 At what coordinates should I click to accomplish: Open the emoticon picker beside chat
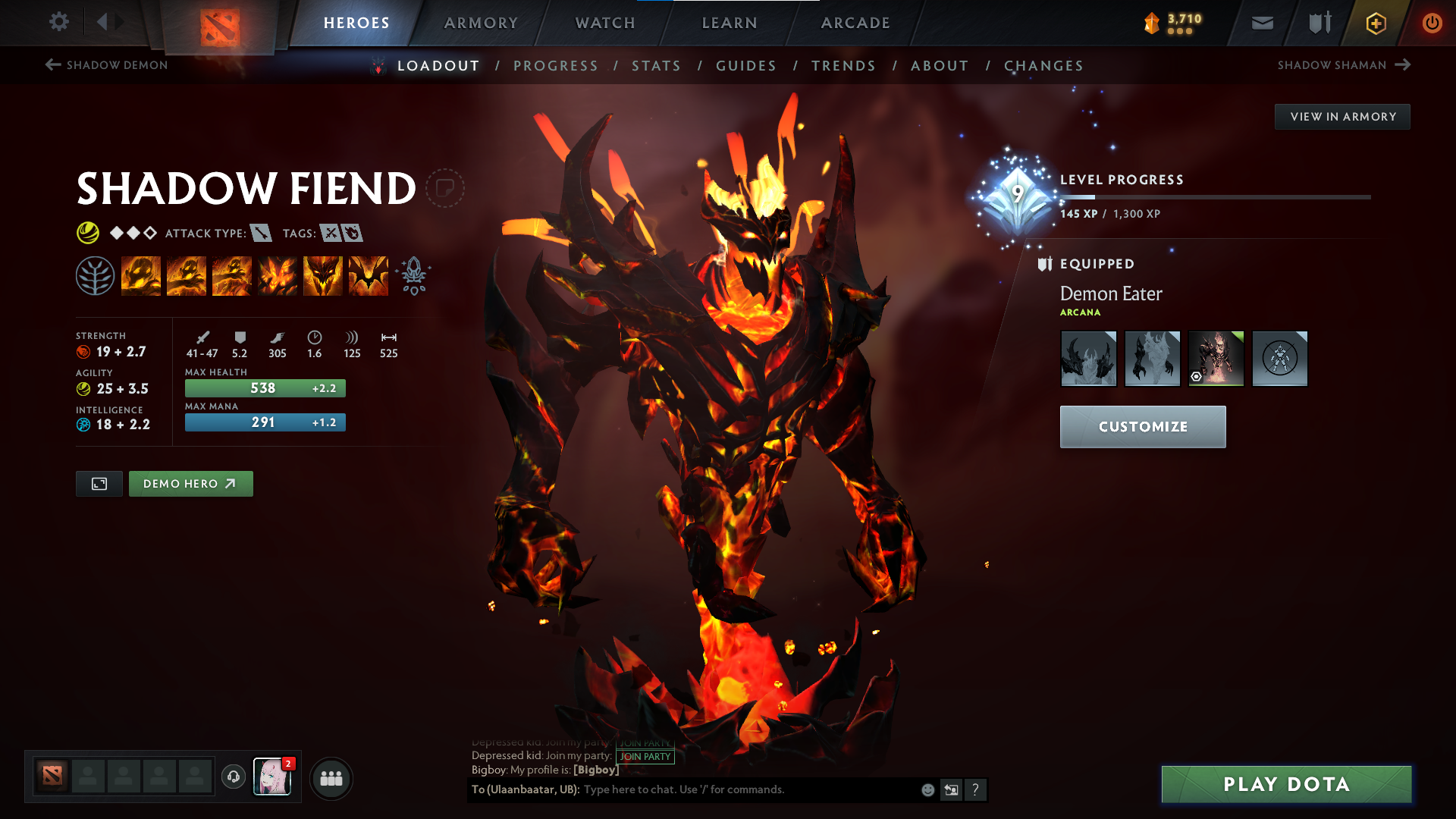coord(927,789)
